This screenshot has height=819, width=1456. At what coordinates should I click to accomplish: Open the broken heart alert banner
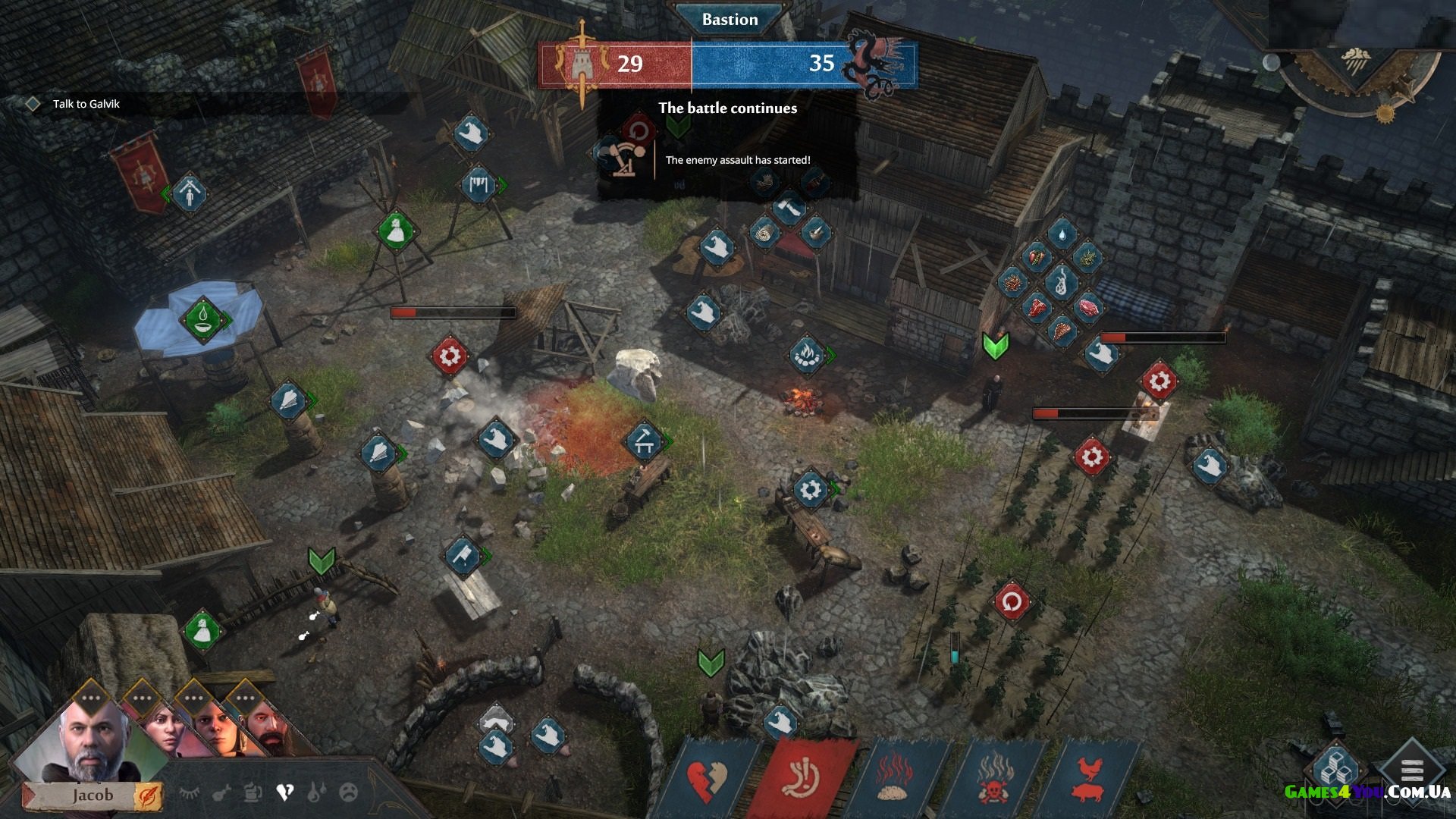click(x=707, y=781)
